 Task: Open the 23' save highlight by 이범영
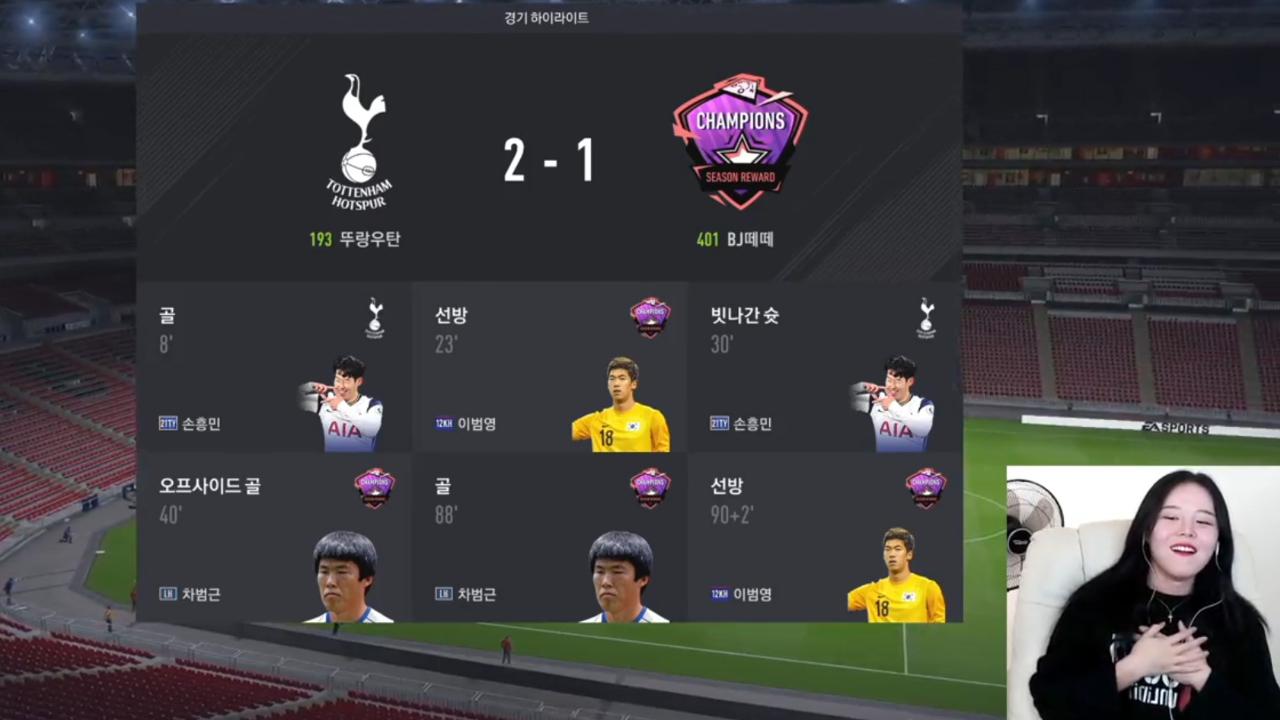[x=549, y=367]
